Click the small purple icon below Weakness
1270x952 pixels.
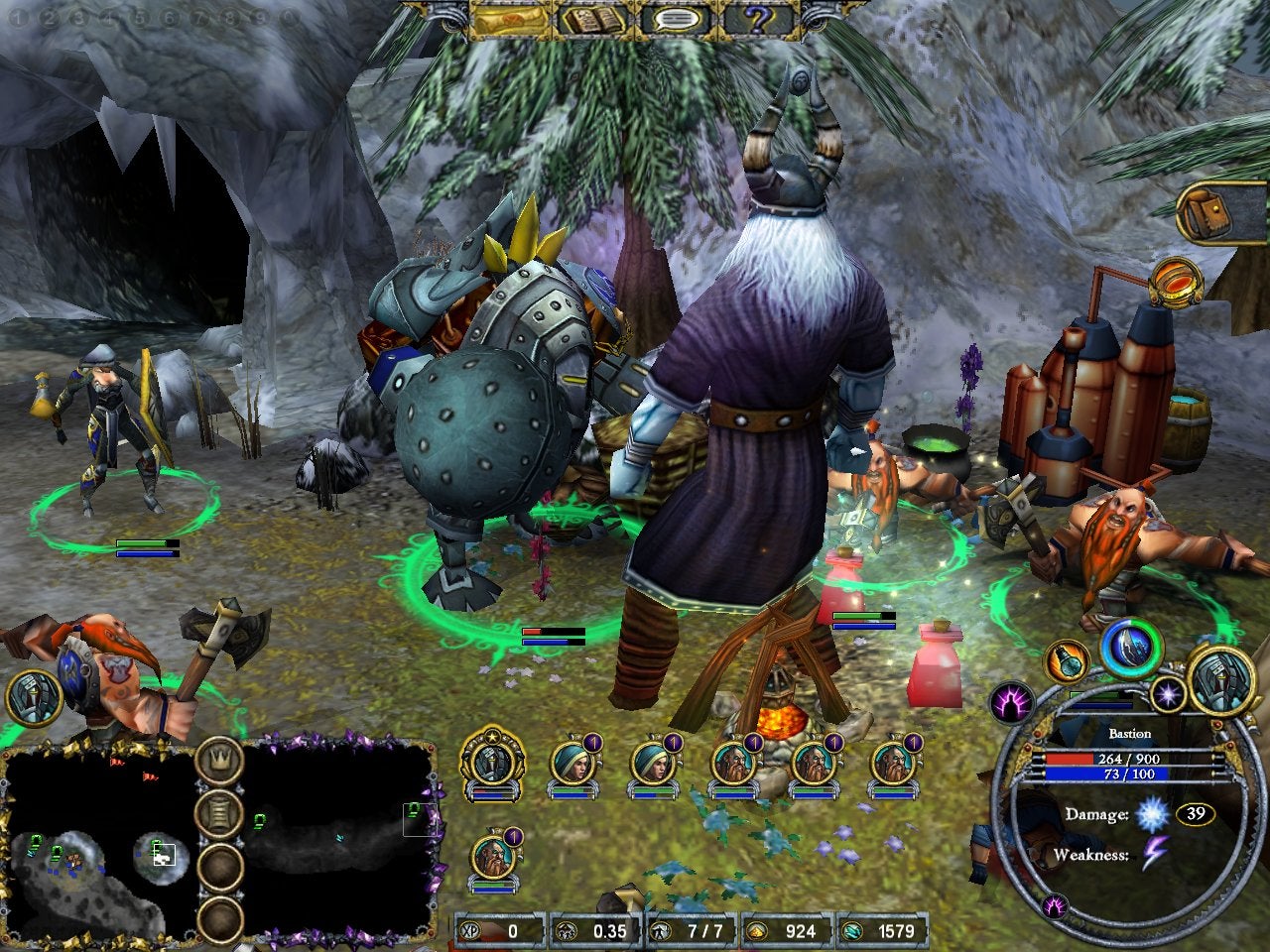click(1056, 904)
